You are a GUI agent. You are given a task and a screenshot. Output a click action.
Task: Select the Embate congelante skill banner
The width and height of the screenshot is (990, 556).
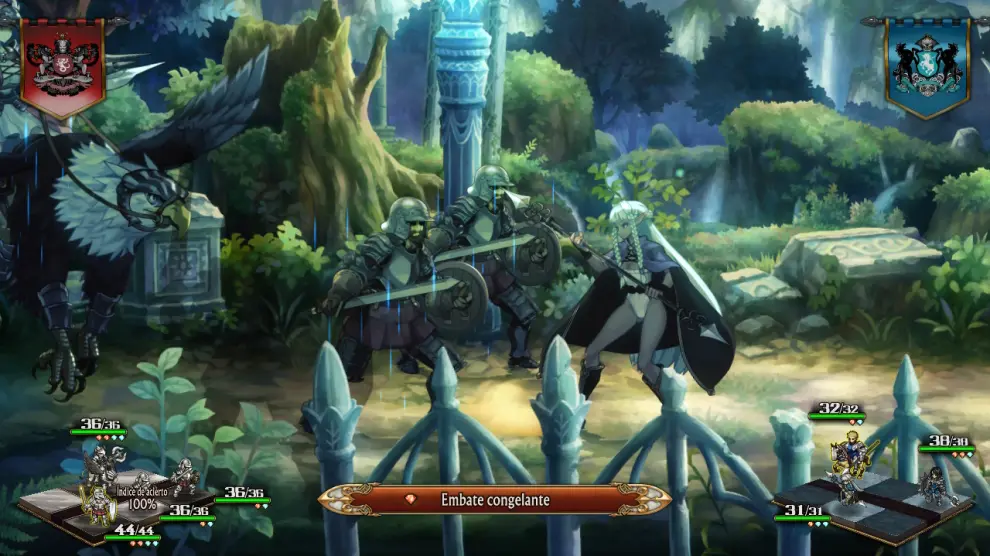click(x=494, y=499)
